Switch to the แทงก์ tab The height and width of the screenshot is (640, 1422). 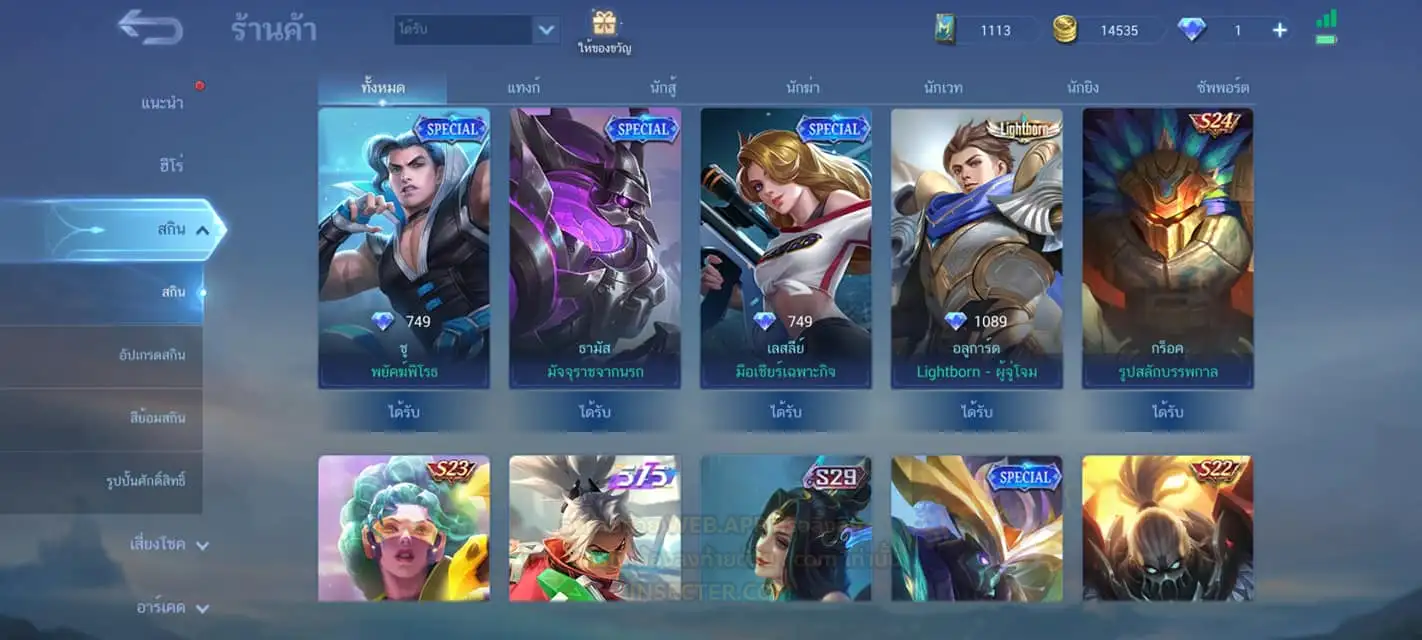(x=523, y=88)
